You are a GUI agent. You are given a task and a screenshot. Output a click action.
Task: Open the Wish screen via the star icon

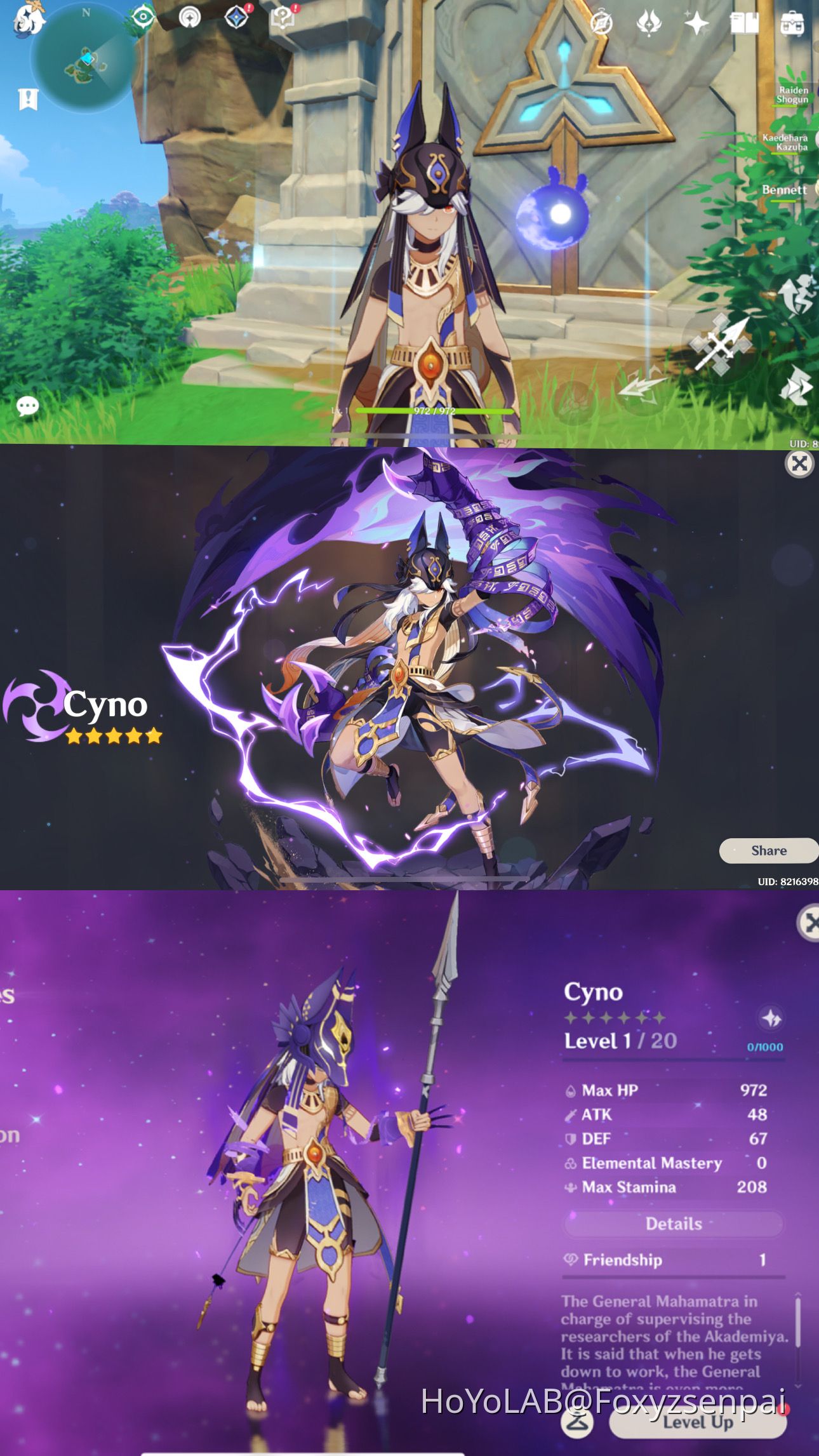[697, 22]
